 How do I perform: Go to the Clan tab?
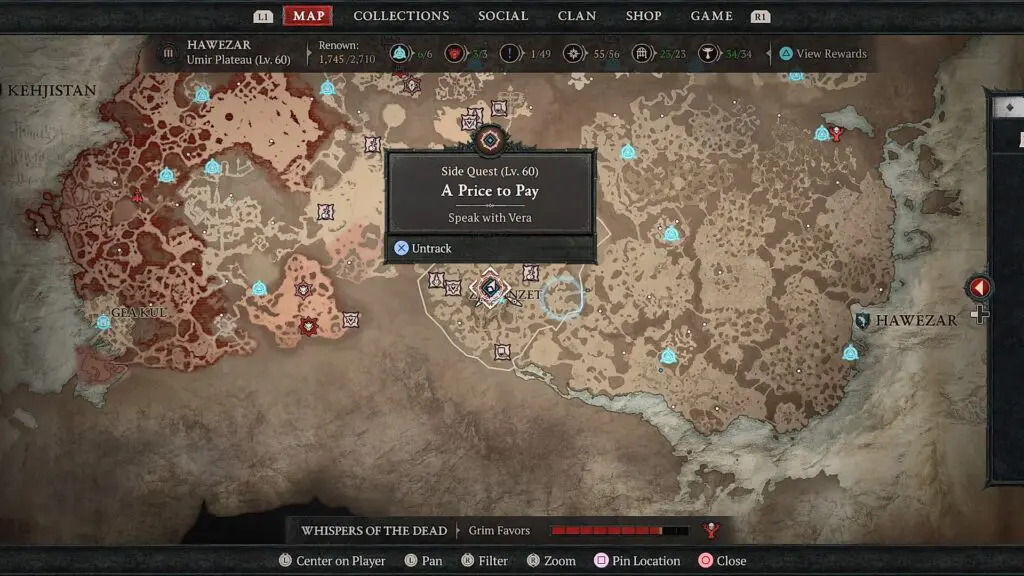(577, 16)
